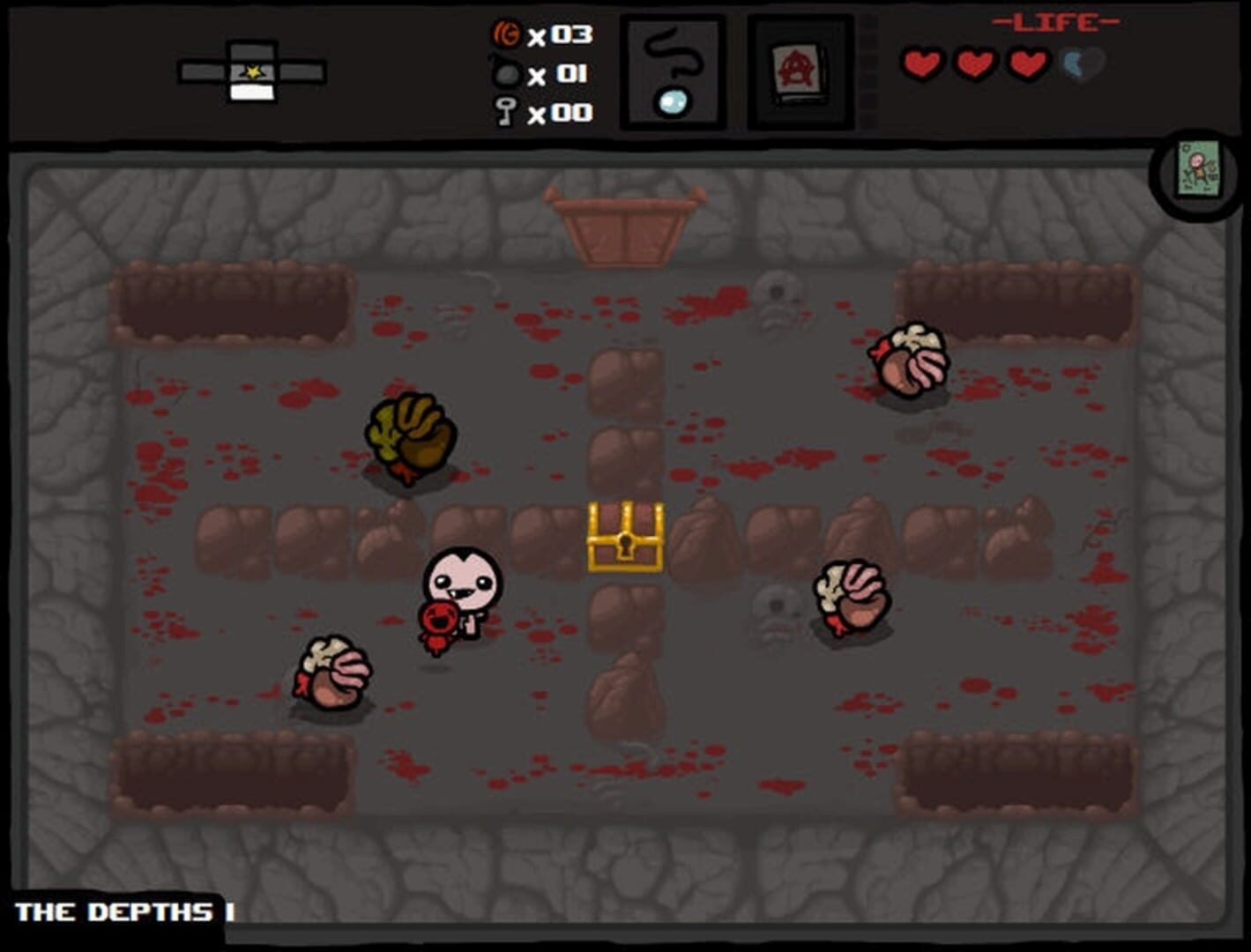Click the golden chest in the room center

[x=626, y=535]
